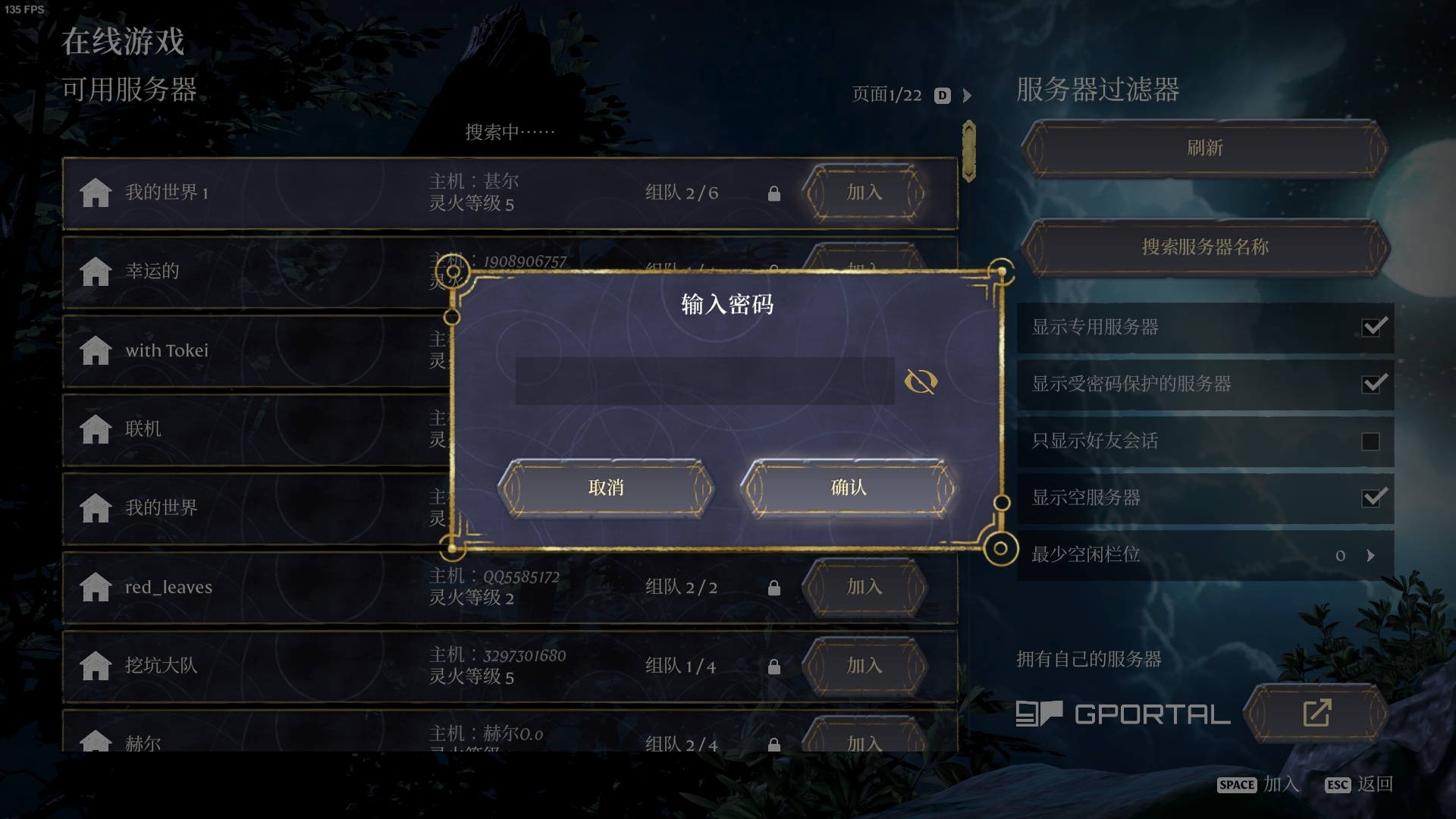Confirm the password with 确认
This screenshot has height=819, width=1456.
click(849, 488)
